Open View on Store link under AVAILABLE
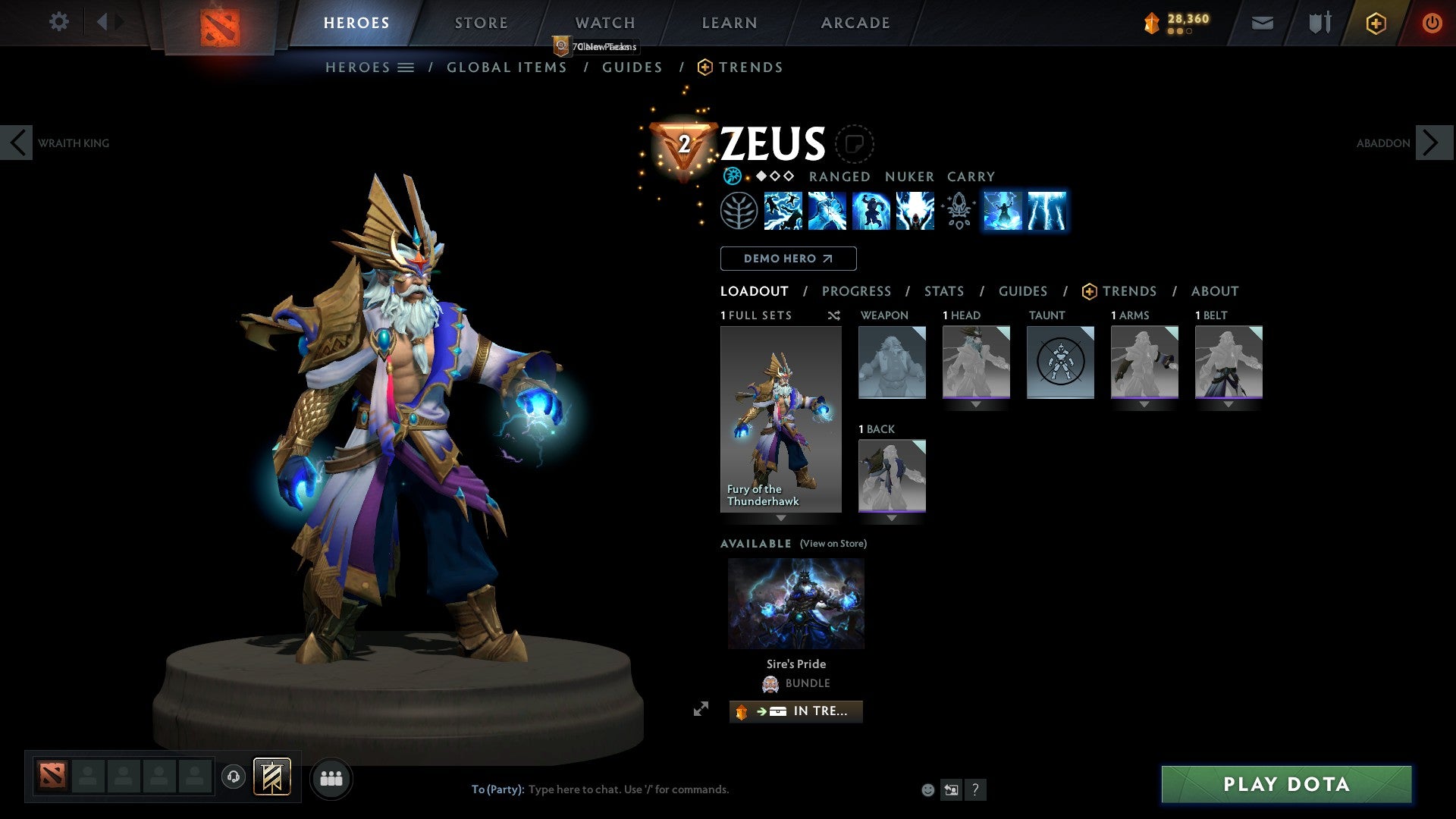The height and width of the screenshot is (819, 1456). [x=834, y=544]
